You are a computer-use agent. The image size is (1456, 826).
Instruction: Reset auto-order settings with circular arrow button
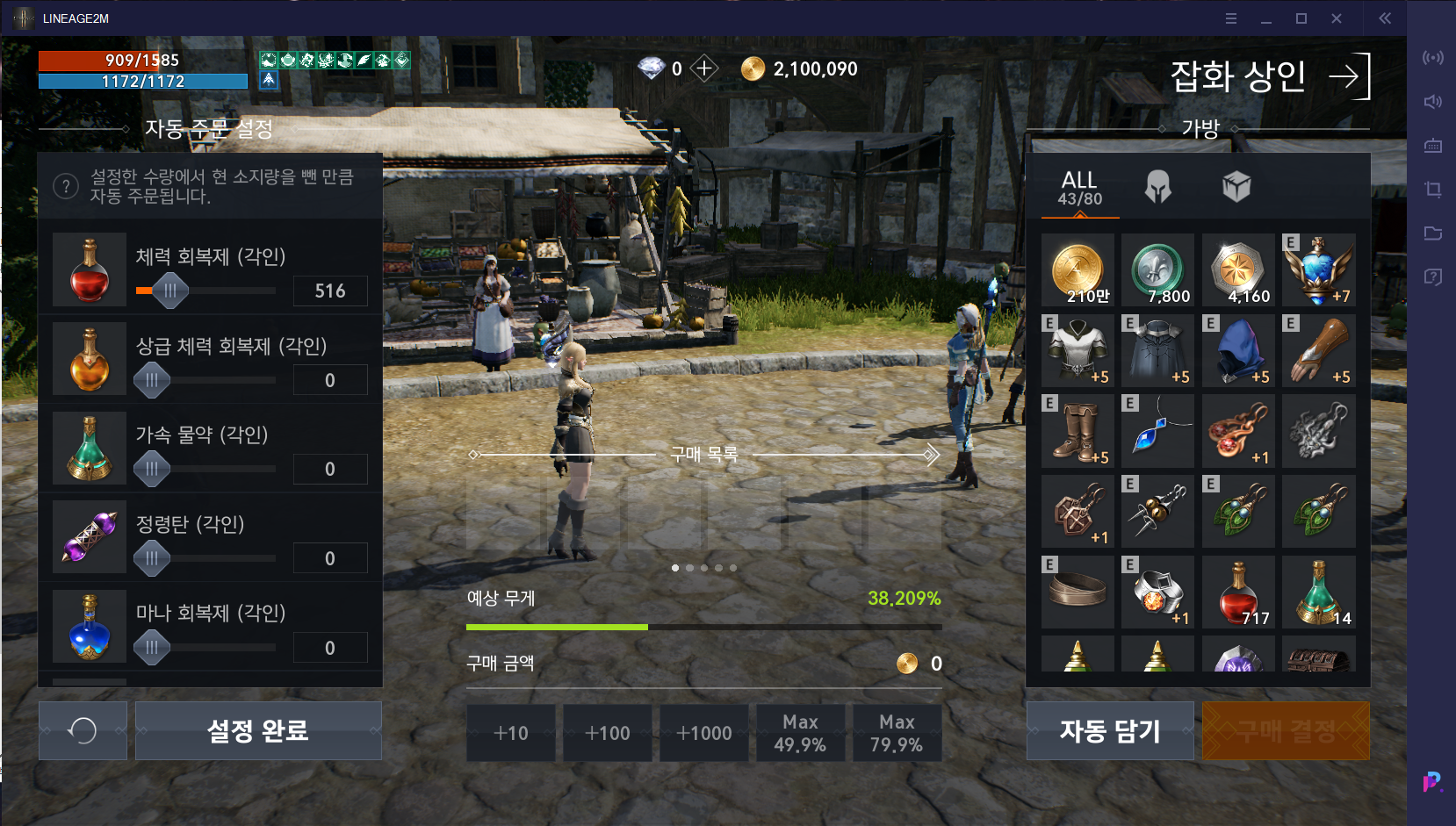coord(83,730)
